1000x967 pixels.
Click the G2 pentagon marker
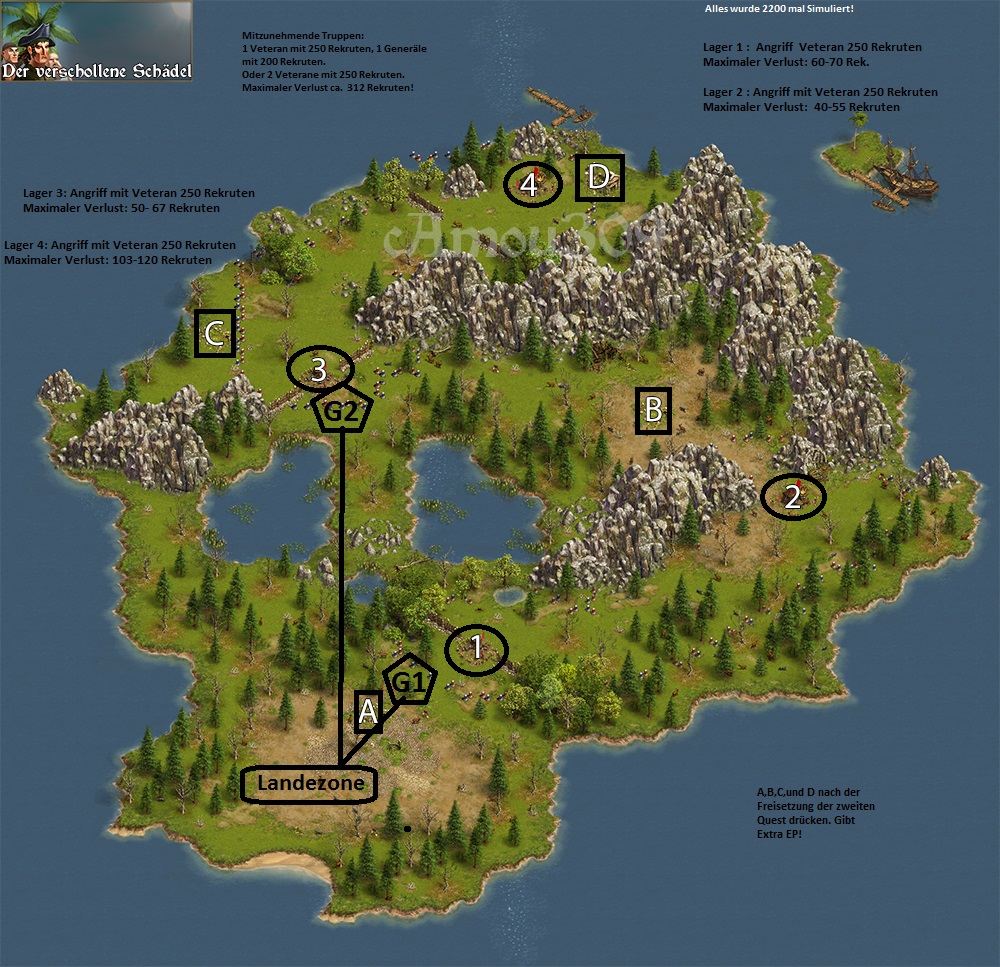(x=342, y=410)
